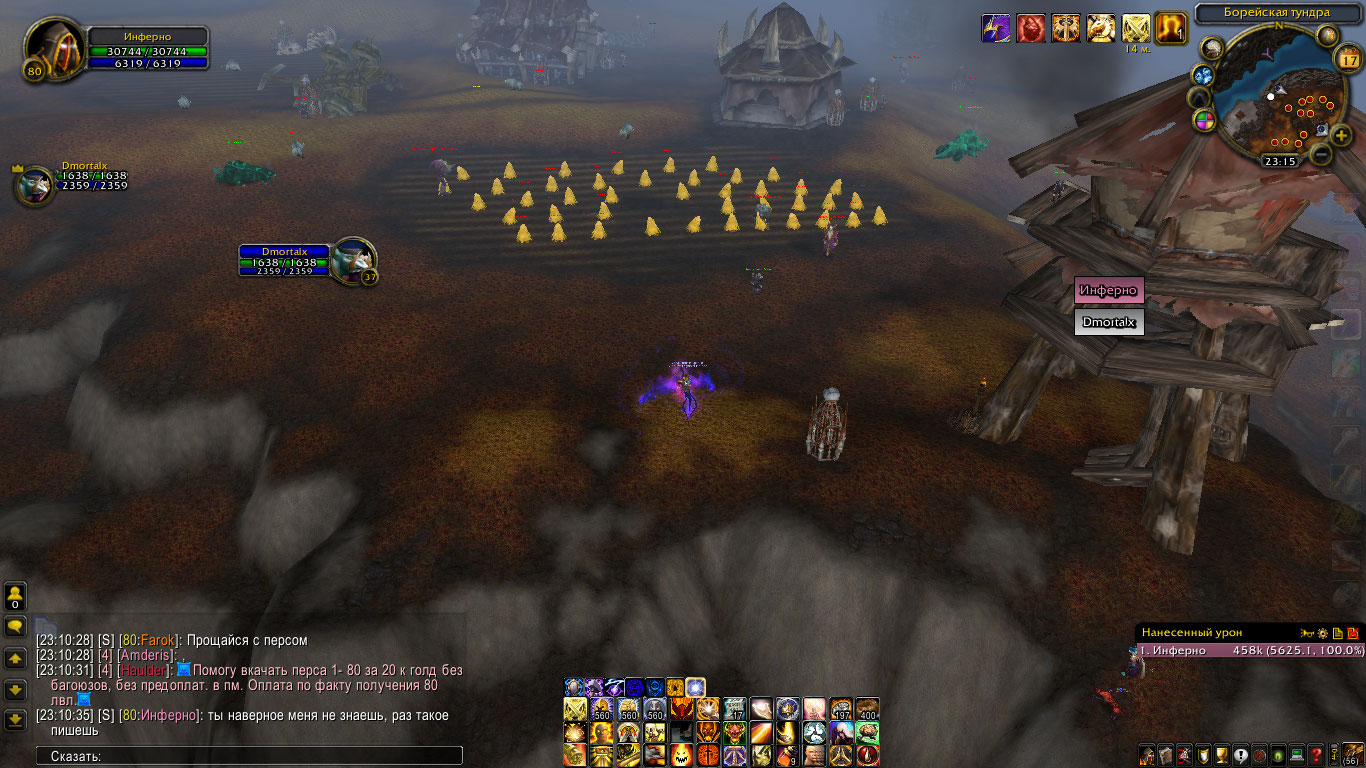Reset the damage meter with the crossed-out icon
This screenshot has height=768, width=1366.
tap(1353, 633)
